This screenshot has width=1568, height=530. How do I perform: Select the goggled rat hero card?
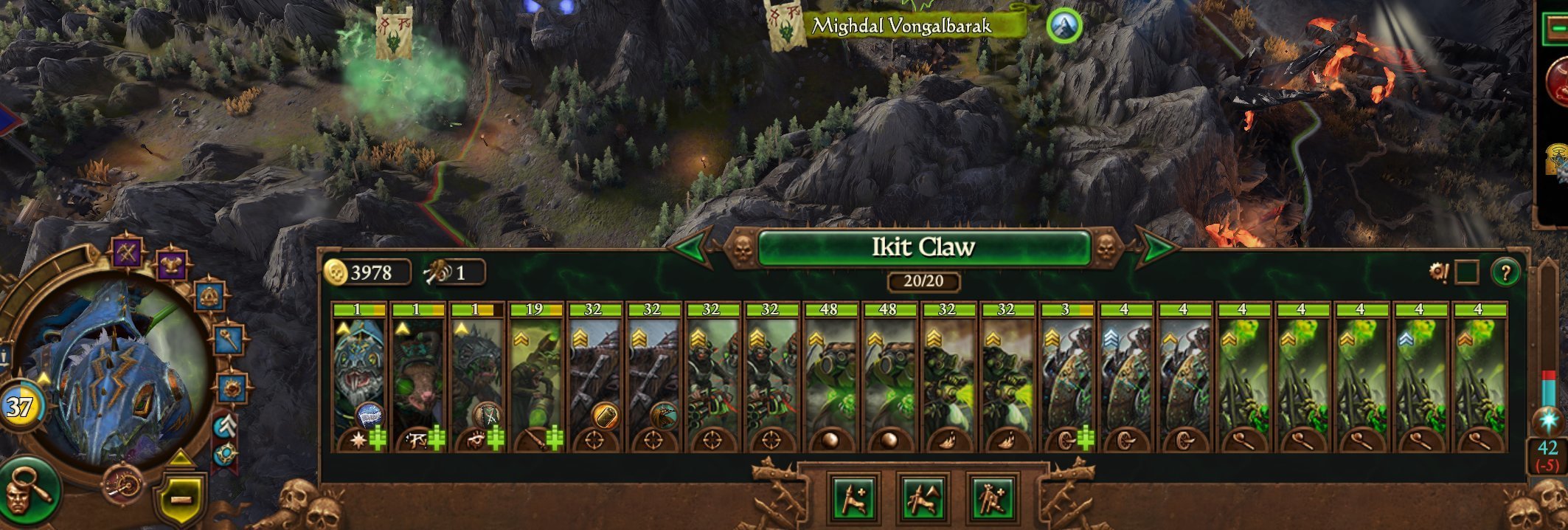(418, 376)
